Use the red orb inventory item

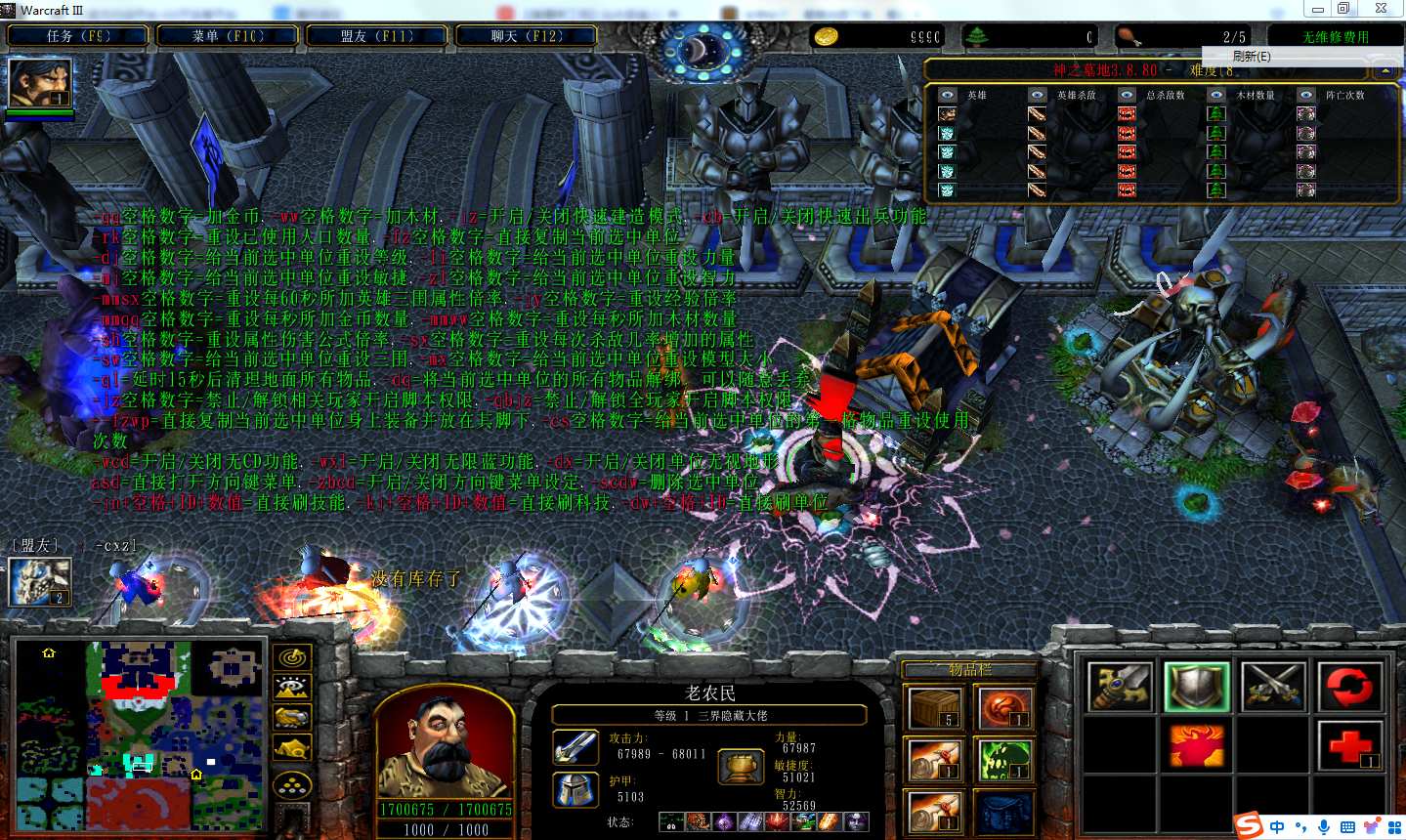point(1004,707)
